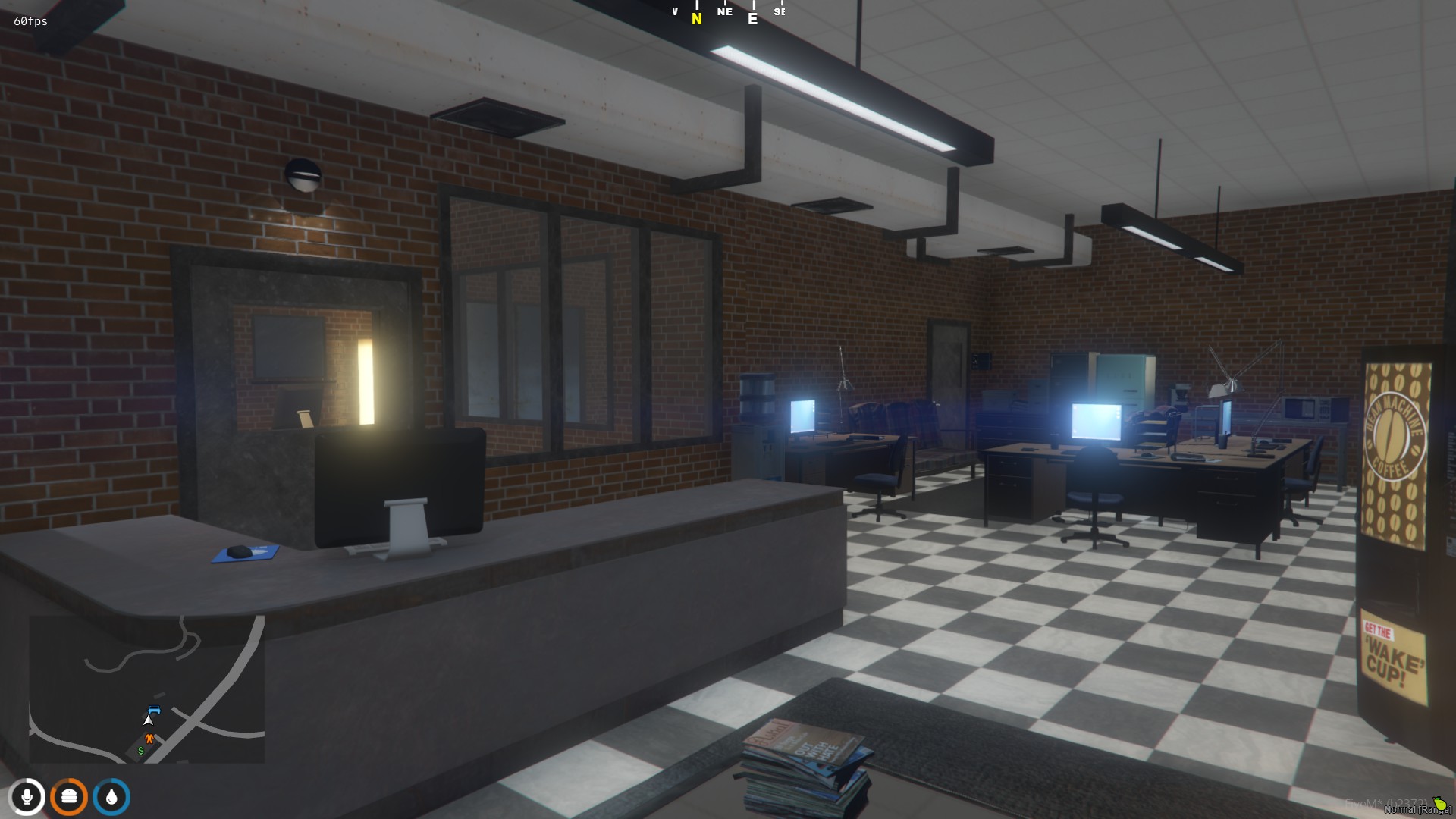Click the blue thirst progress ring

click(111, 781)
